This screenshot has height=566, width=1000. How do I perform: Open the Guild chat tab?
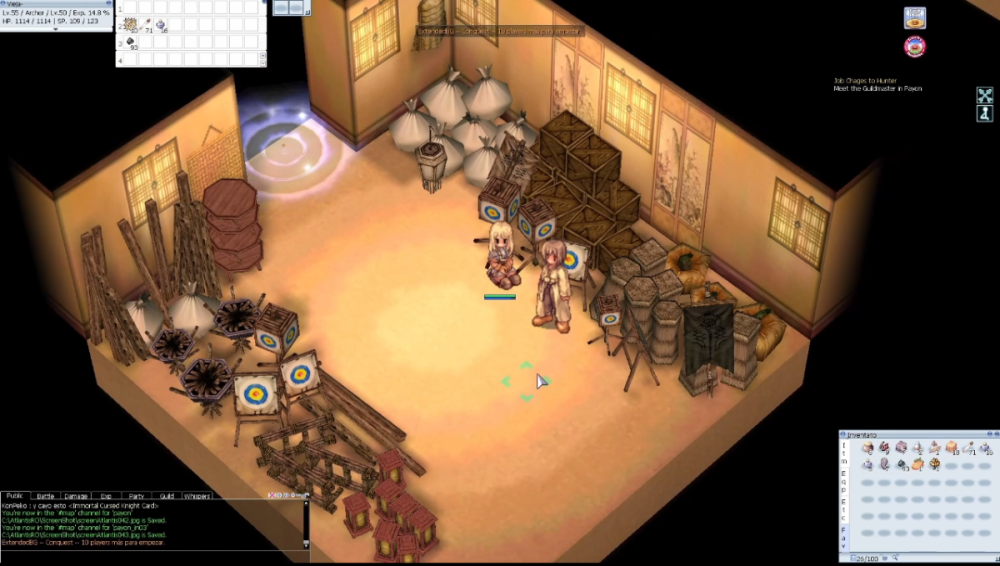(x=167, y=495)
